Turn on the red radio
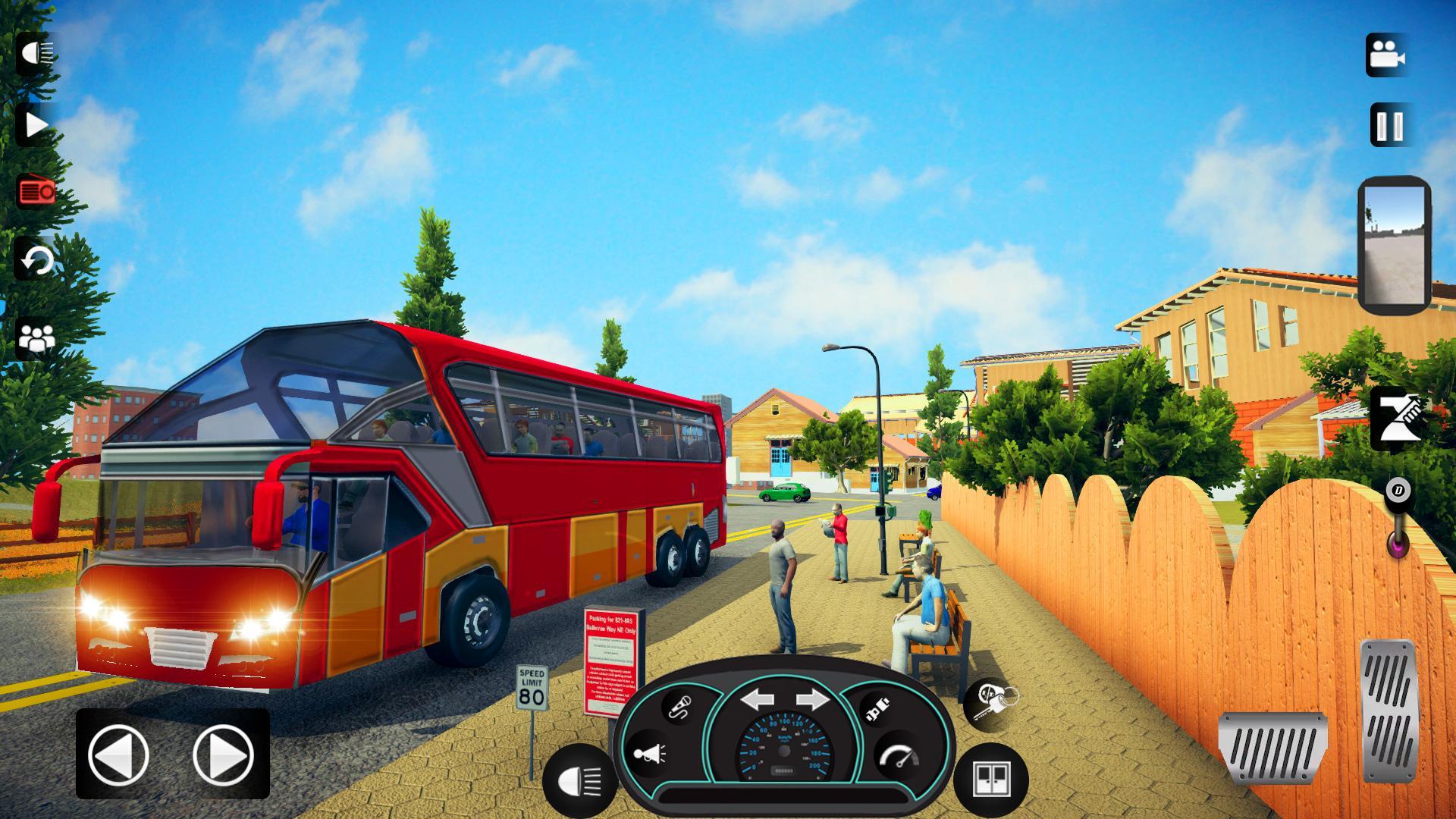1456x819 pixels. pos(36,192)
